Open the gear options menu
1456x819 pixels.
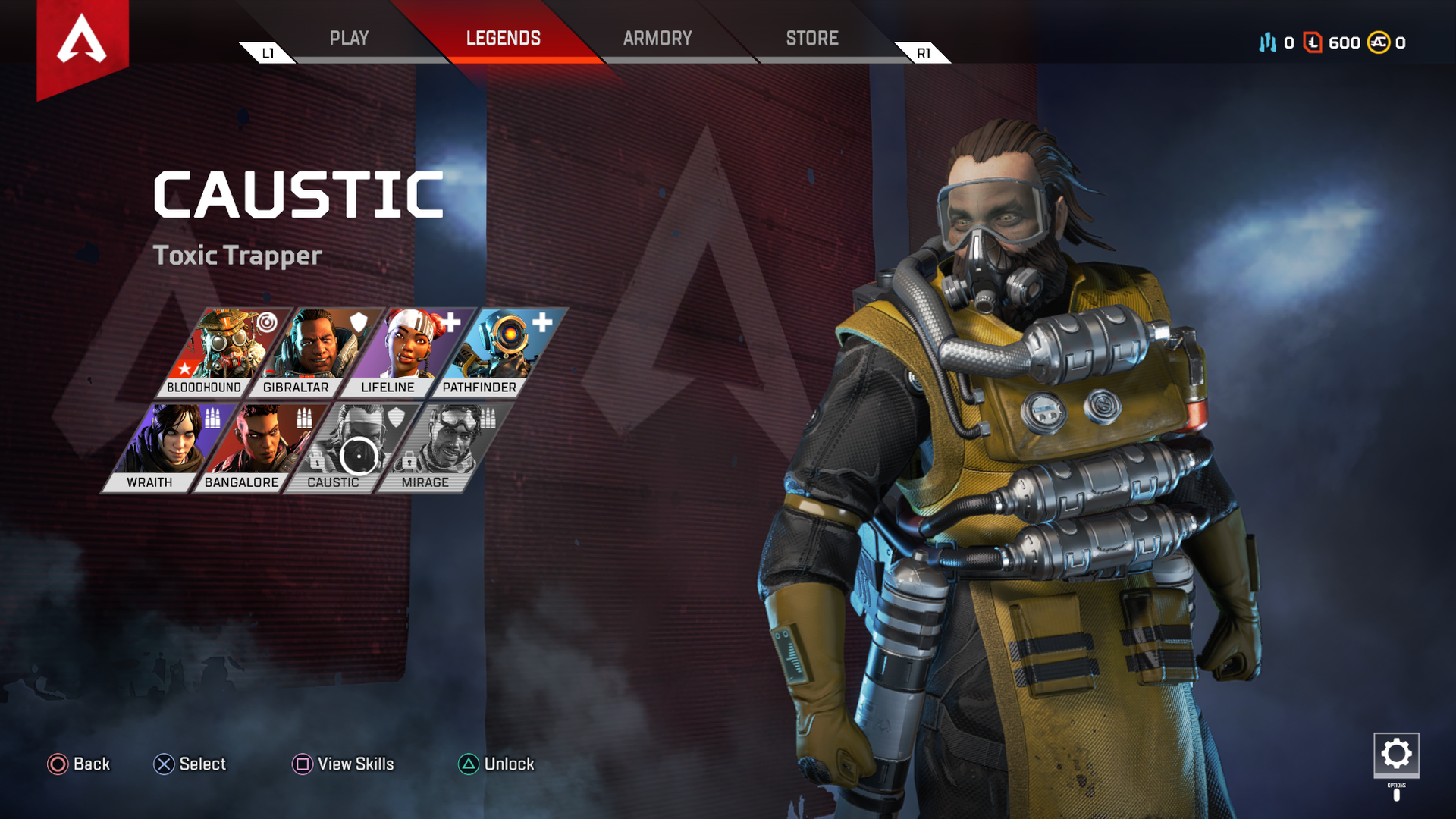(1396, 755)
